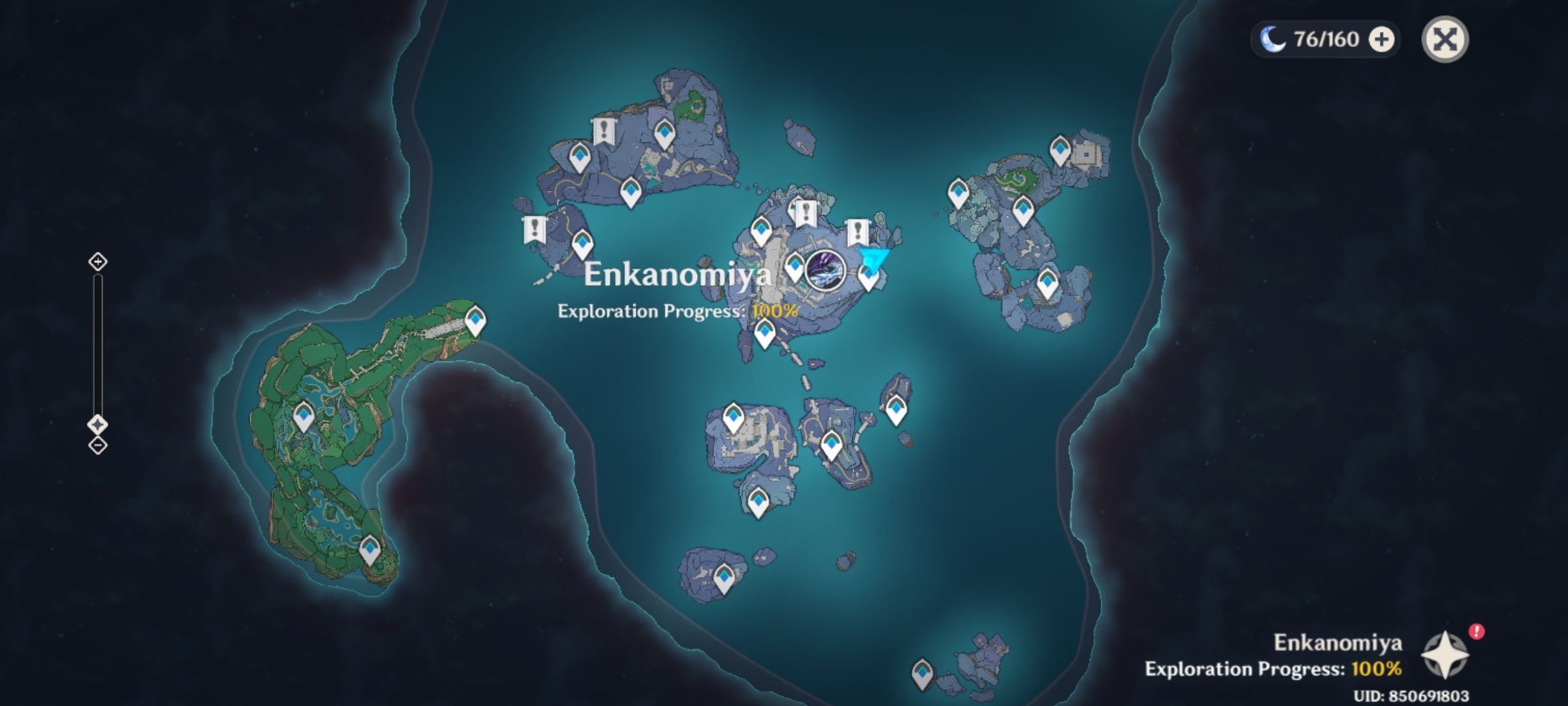Click the quest banner north of the central island
1568x706 pixels.
point(805,212)
